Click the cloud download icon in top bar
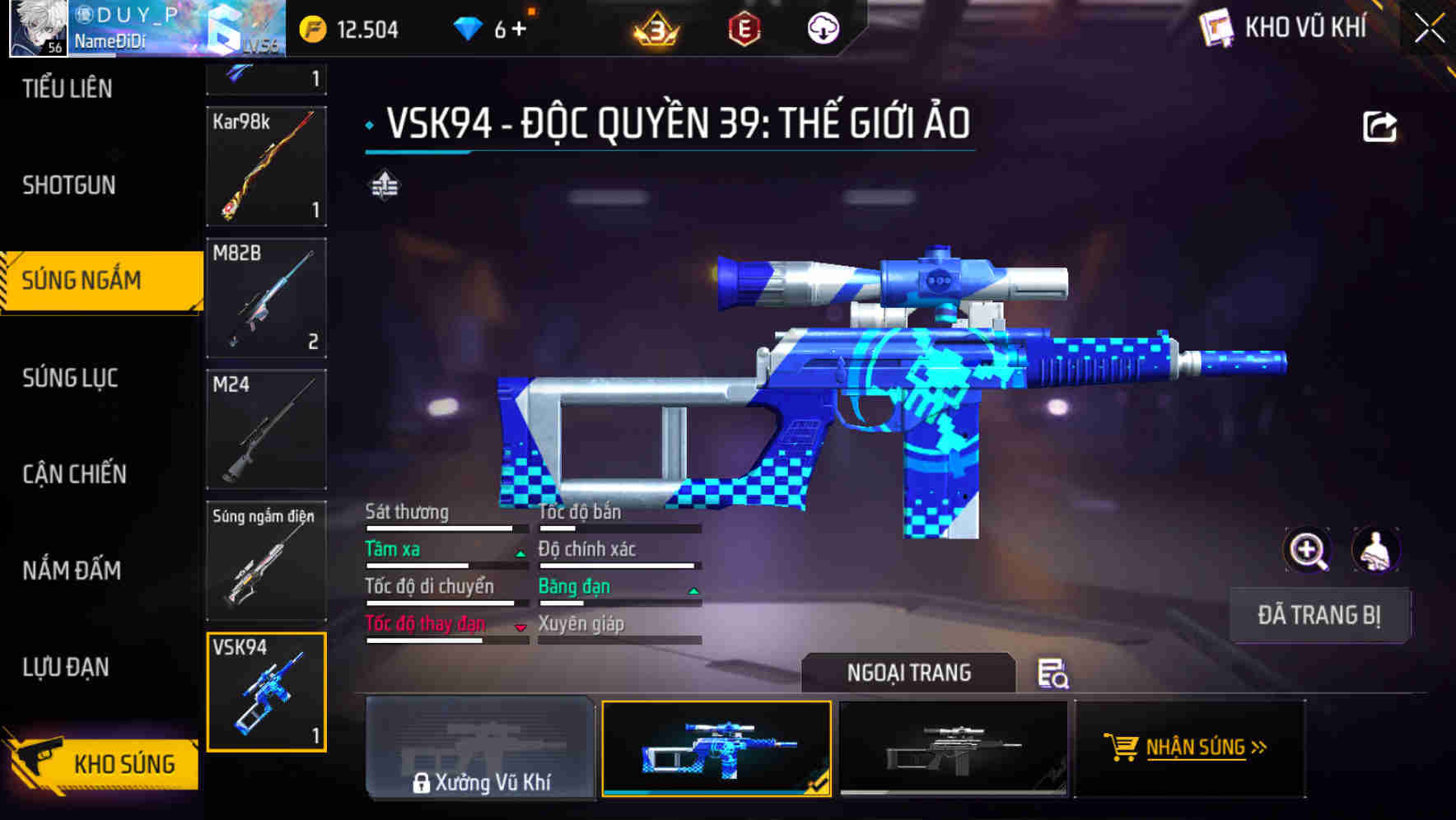1456x820 pixels. tap(821, 28)
